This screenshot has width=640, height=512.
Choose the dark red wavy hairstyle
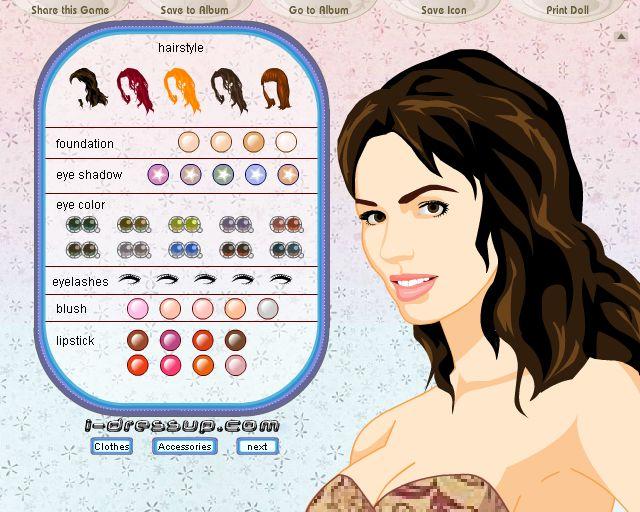tap(134, 88)
